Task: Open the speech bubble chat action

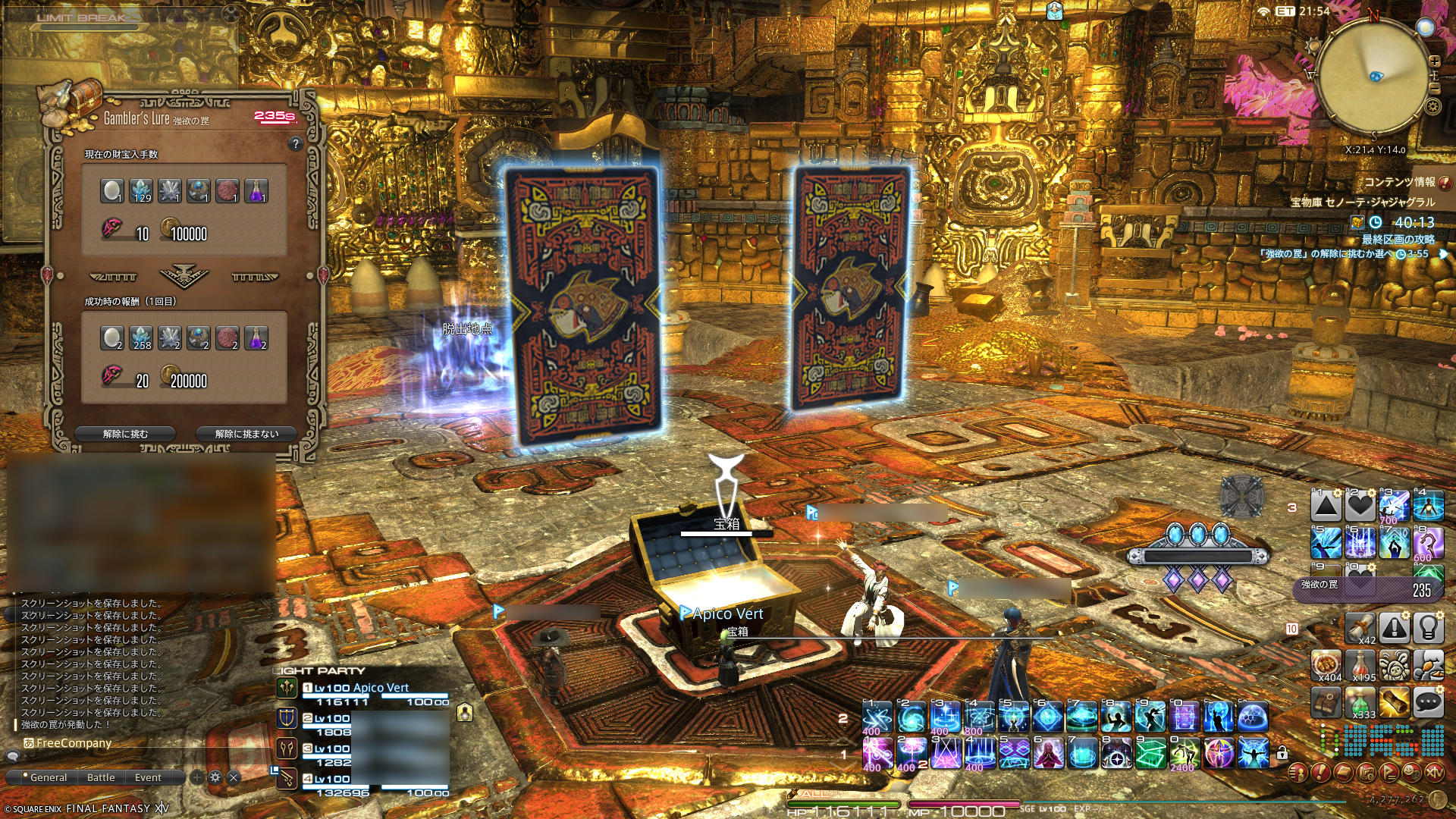Action: (x=1428, y=703)
